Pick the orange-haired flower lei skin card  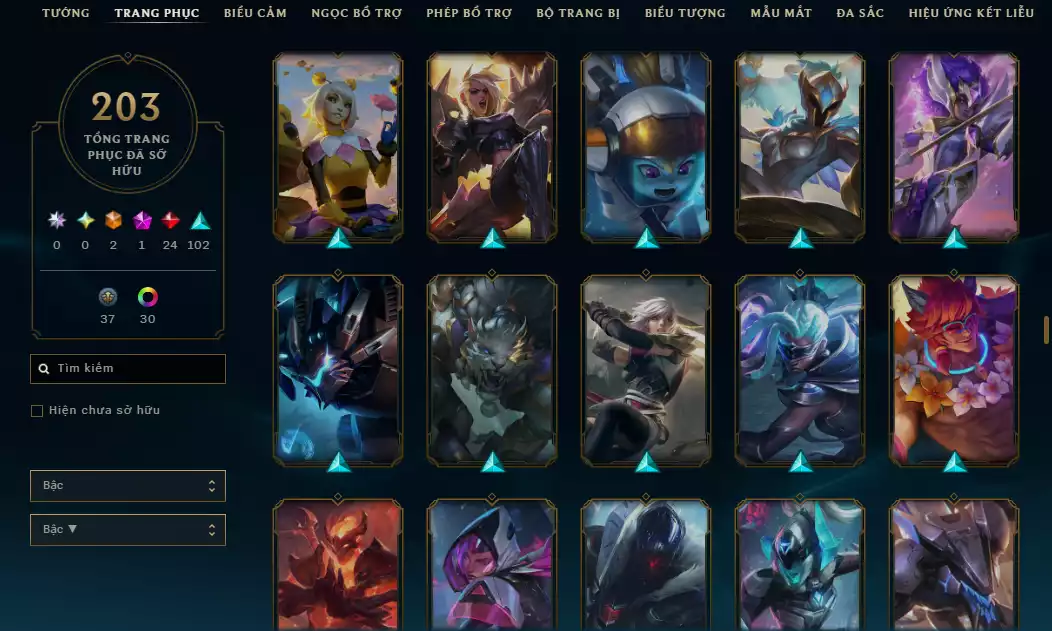coord(954,369)
